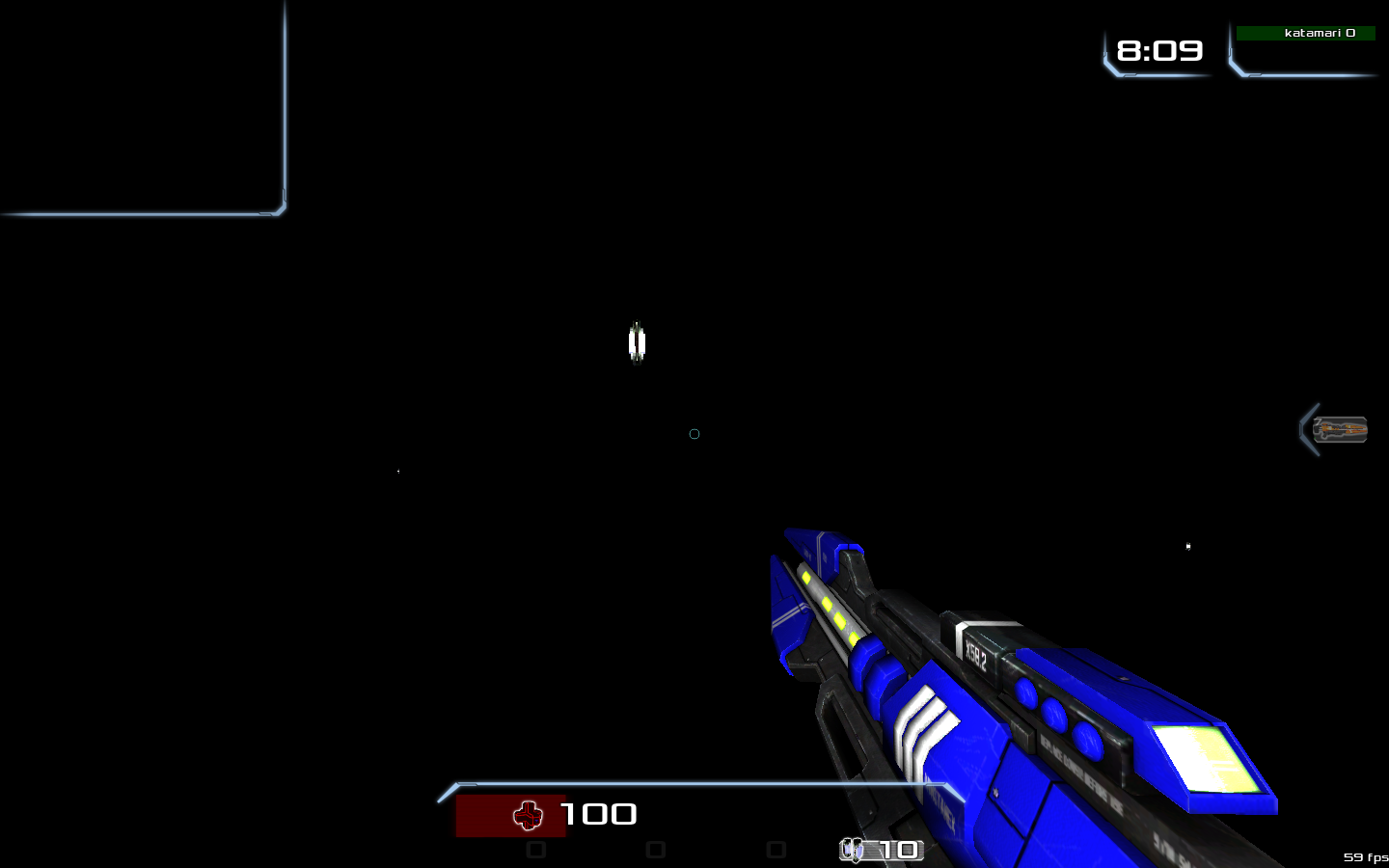Screen dimensions: 1389x868
Task: Click the circular crosshair reticle
Action: 694,434
